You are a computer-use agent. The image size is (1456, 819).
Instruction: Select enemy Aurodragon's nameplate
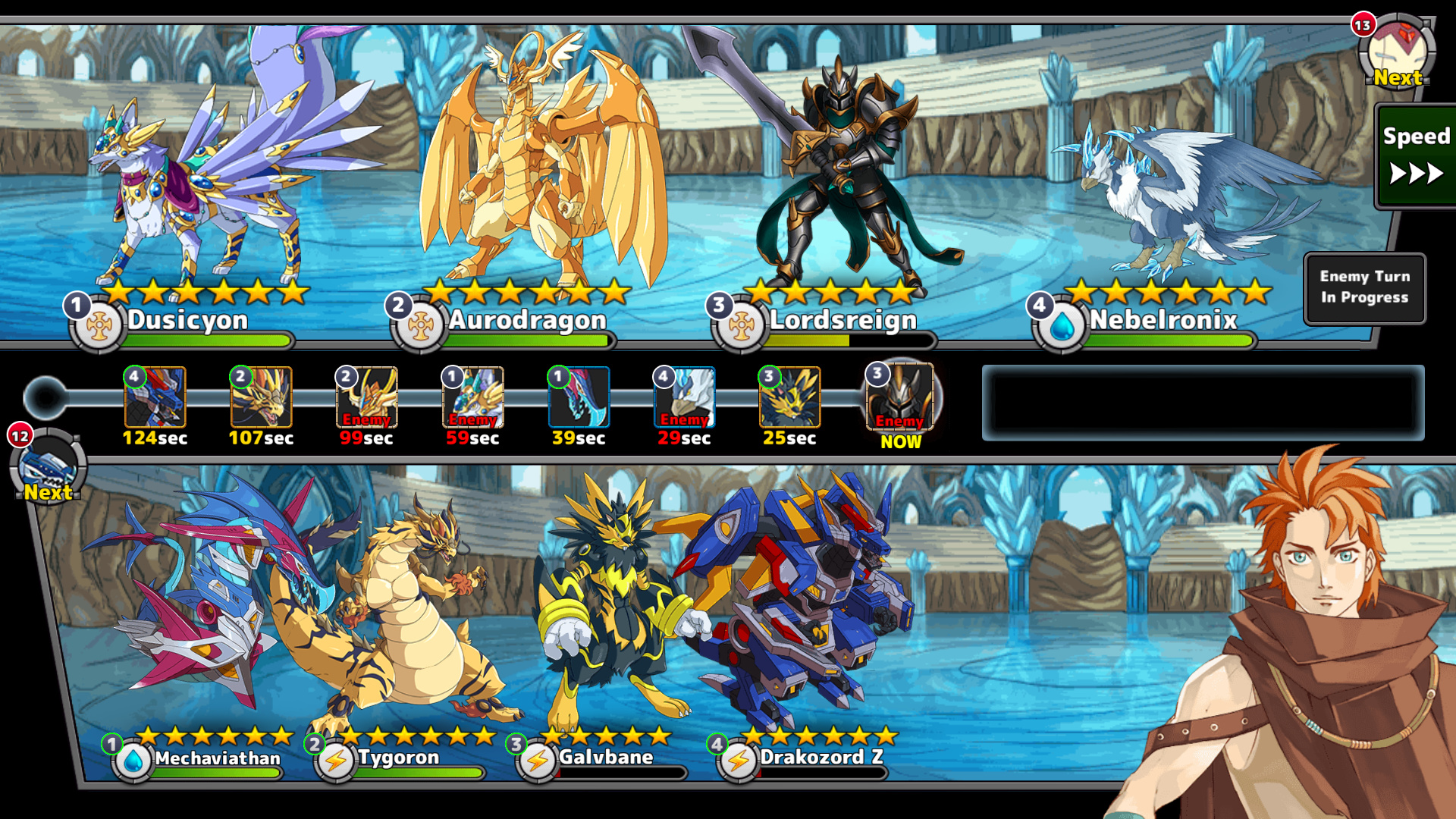tap(526, 321)
